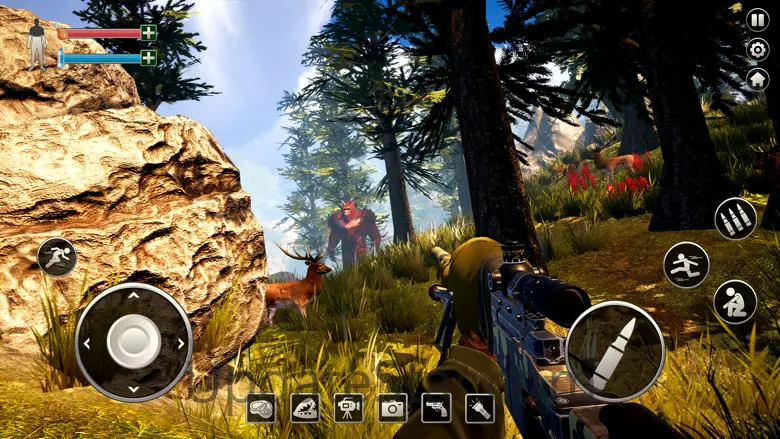Open the gear settings menu
The height and width of the screenshot is (439, 780).
[x=758, y=49]
